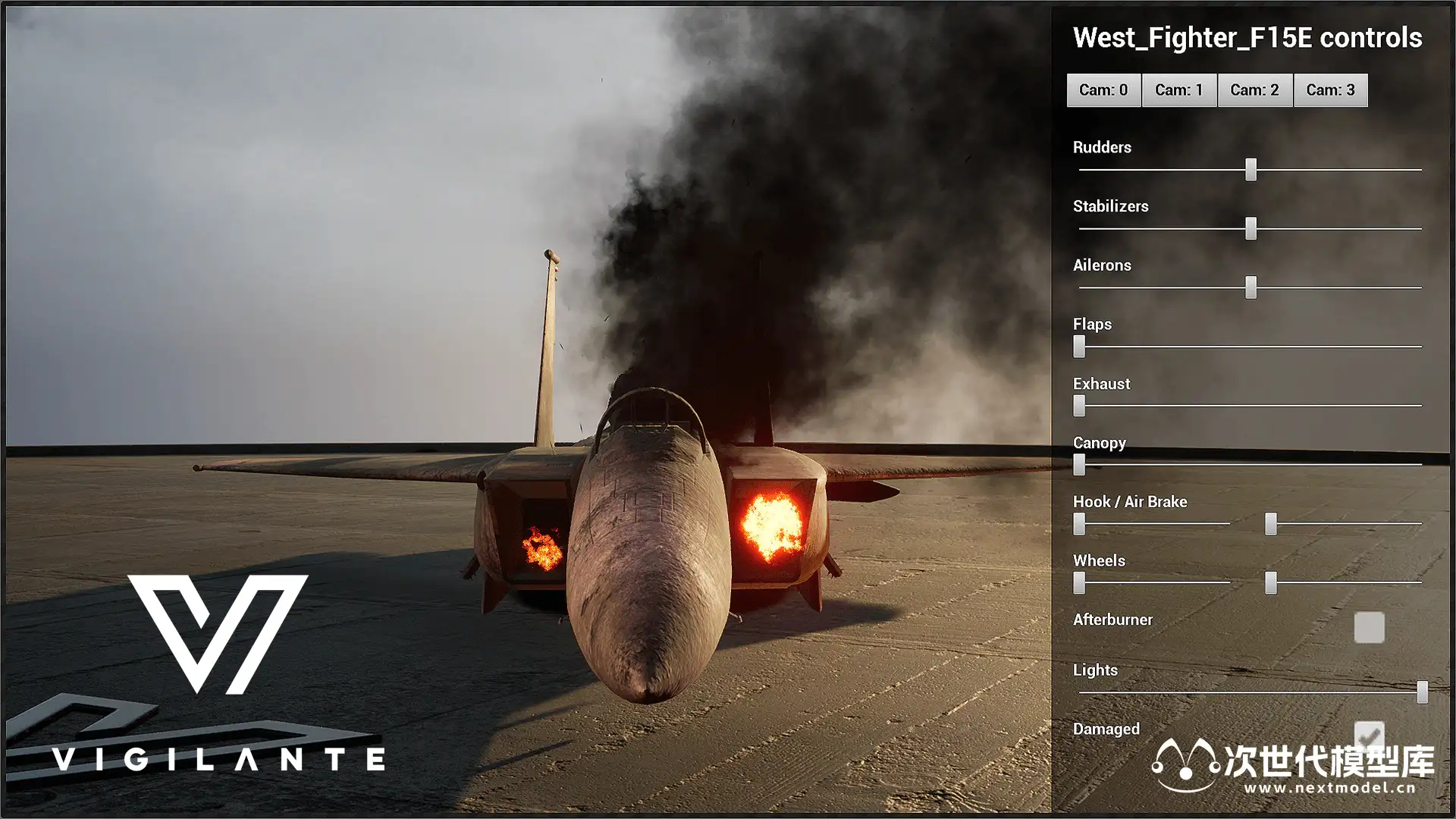Choose the Cam: 2 camera button
The width and height of the screenshot is (1456, 819).
tap(1254, 90)
